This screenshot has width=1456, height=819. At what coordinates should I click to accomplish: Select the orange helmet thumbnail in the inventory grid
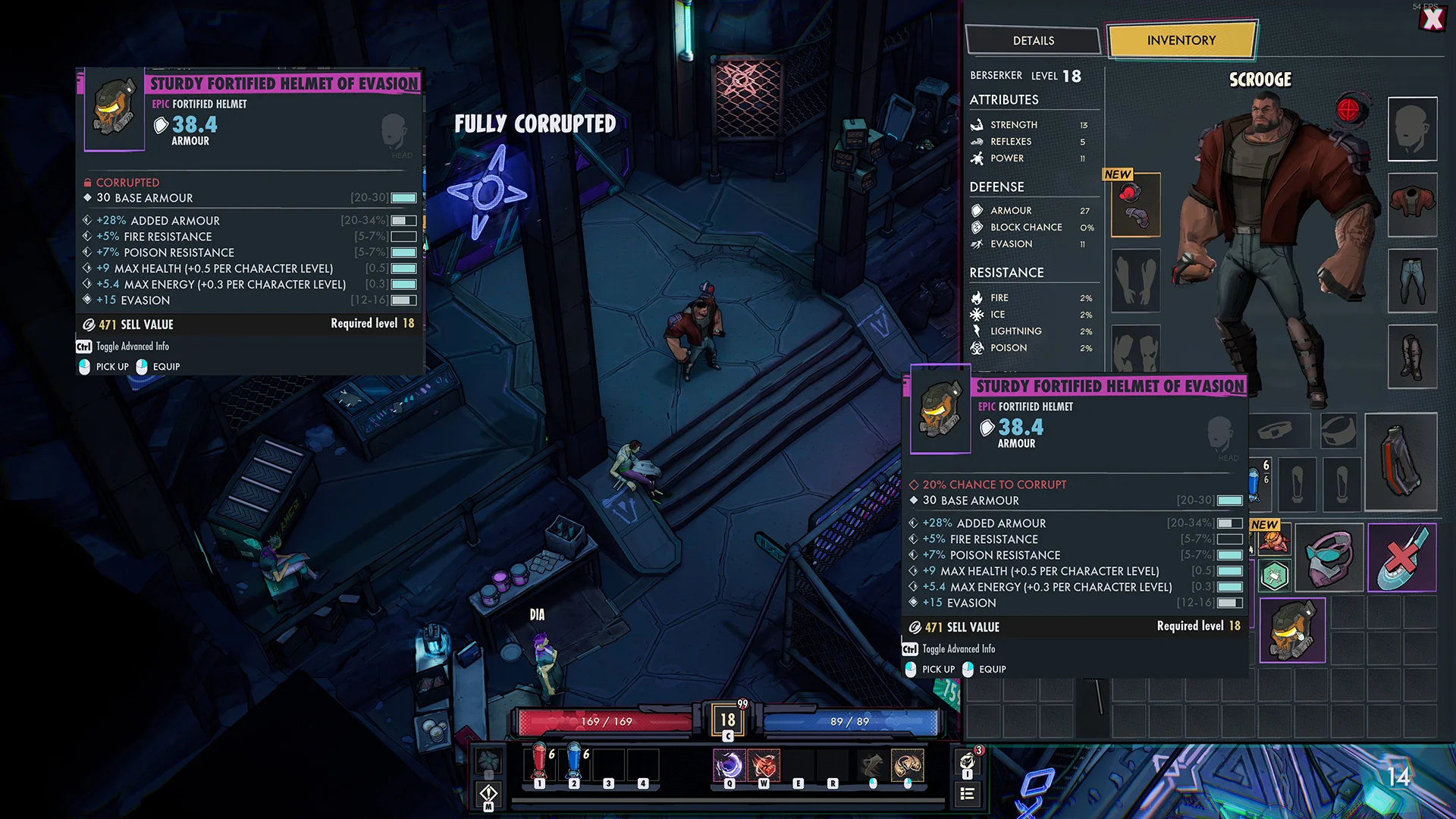pos(1292,630)
